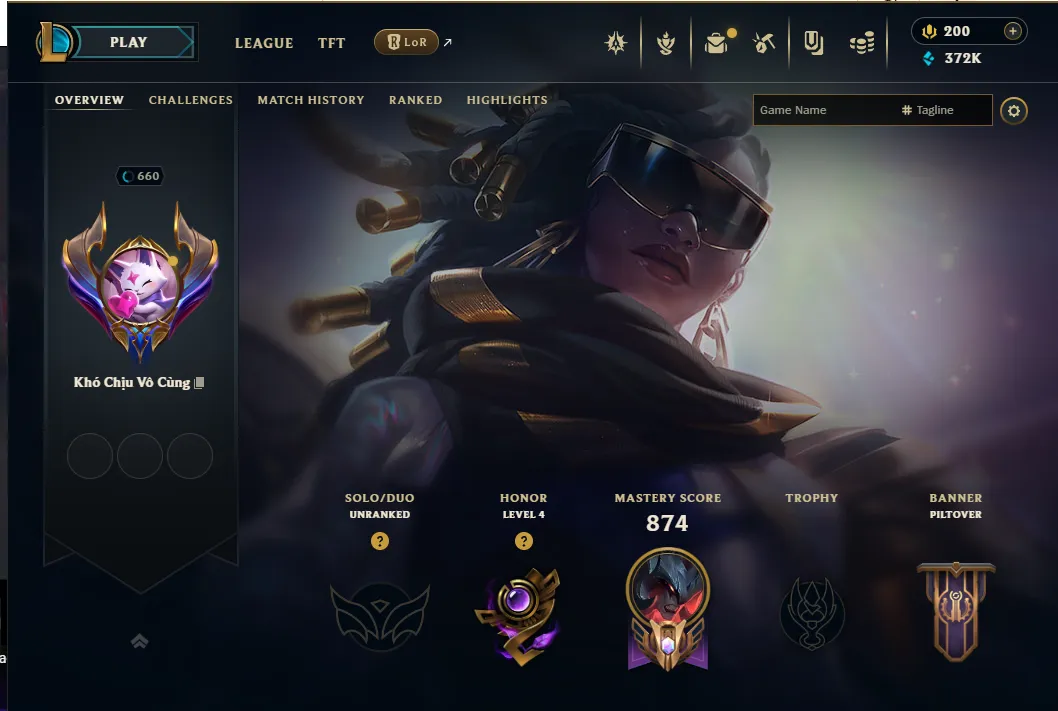Open the Challenges tab
The image size is (1058, 711).
190,100
